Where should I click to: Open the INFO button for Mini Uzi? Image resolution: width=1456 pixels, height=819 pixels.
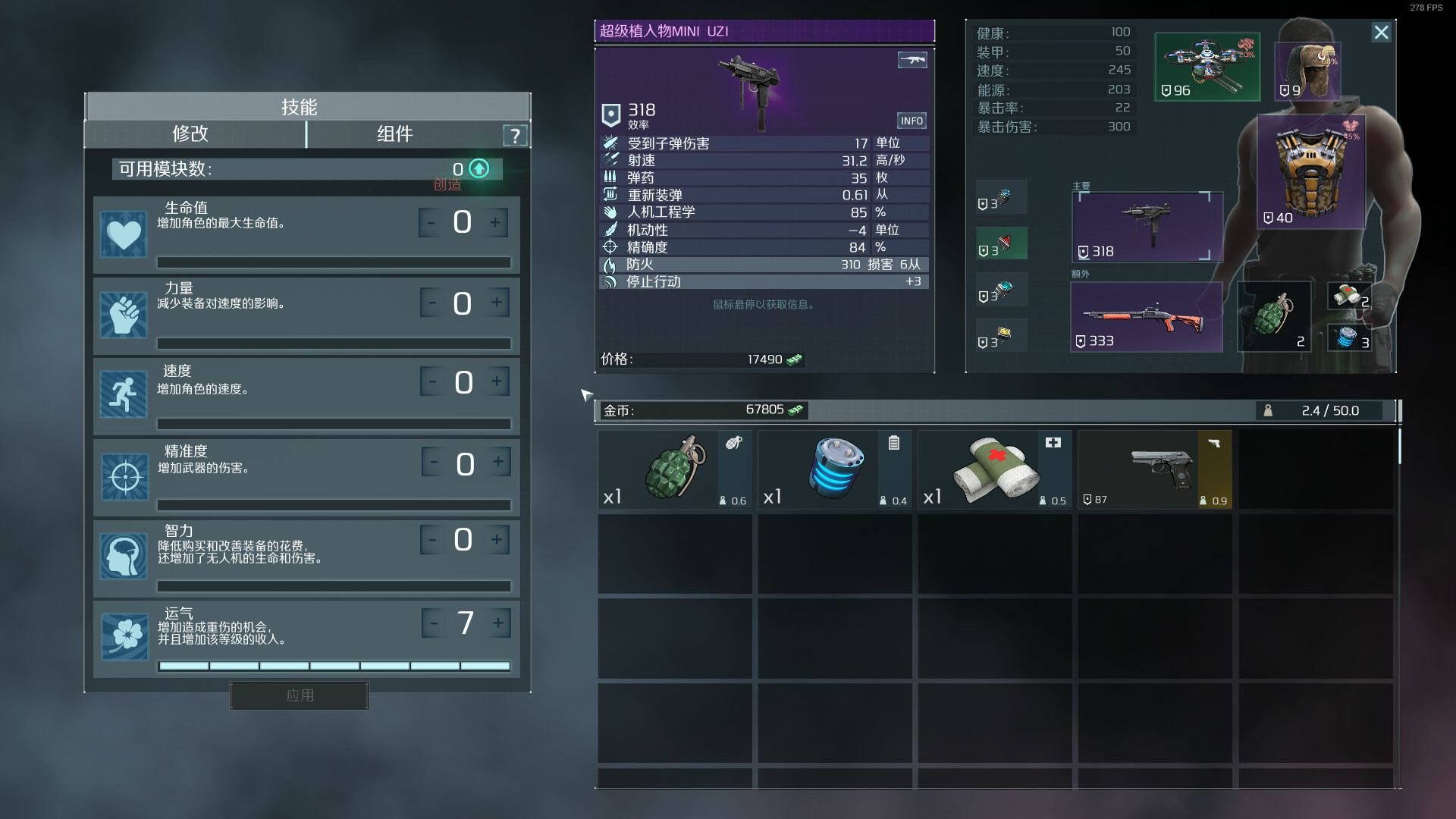click(912, 121)
